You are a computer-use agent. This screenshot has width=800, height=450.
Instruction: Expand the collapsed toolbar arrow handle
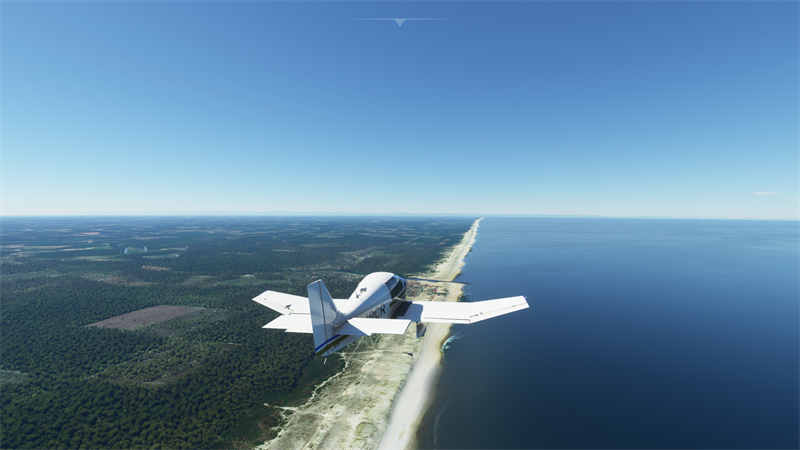click(400, 21)
